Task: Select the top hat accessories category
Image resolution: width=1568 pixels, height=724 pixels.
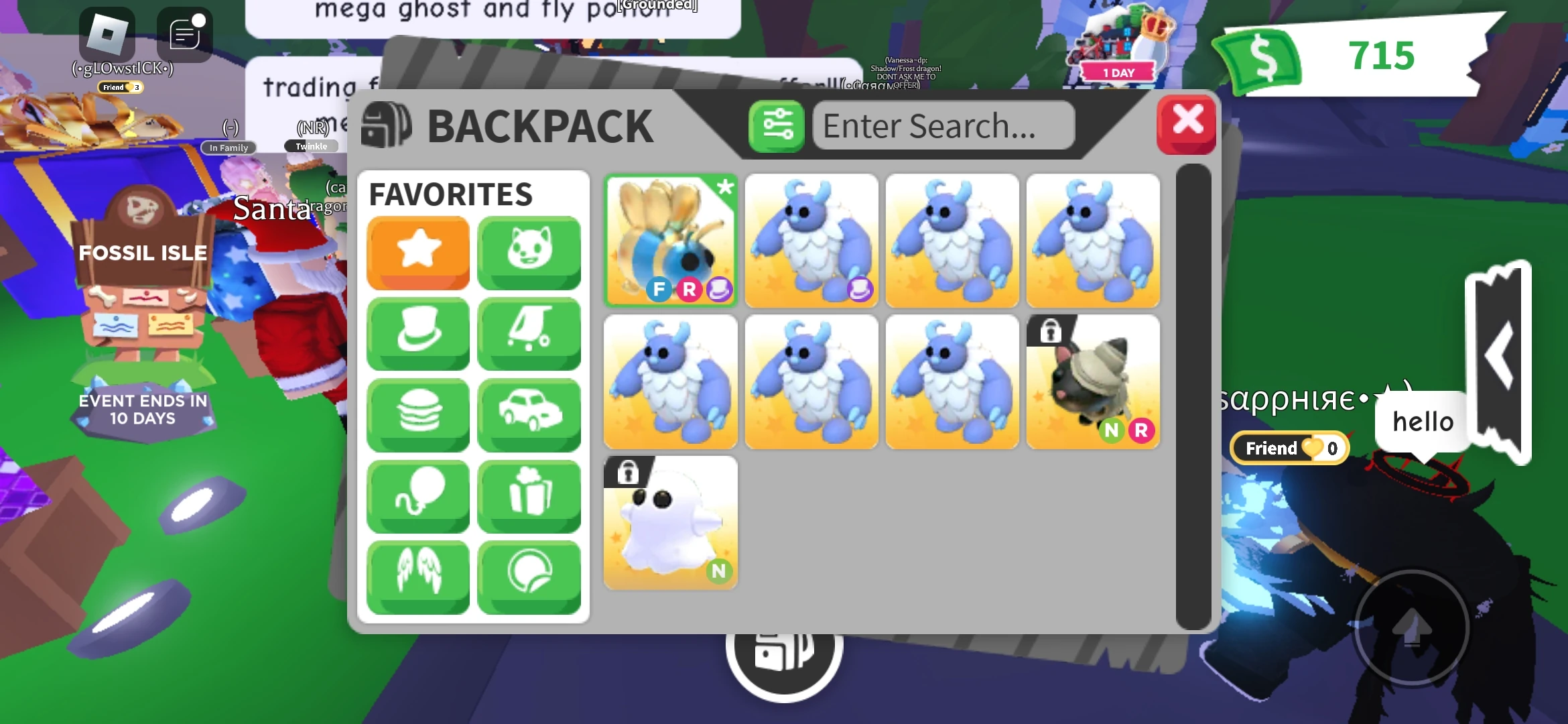Action: [417, 334]
